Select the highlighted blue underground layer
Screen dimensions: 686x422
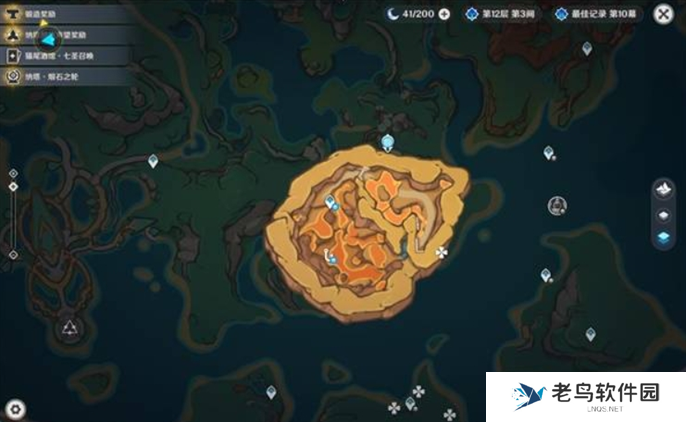(663, 236)
